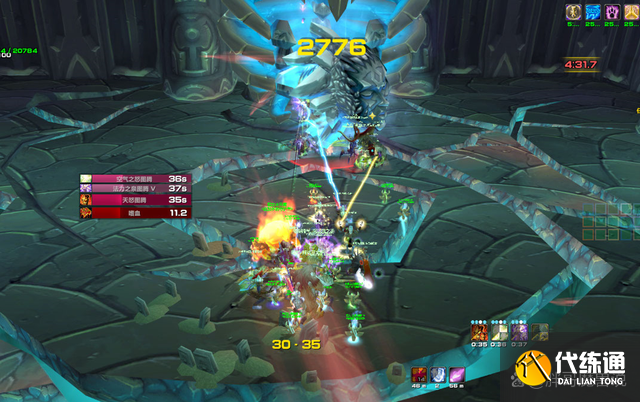
Task: Select the 嗜血 Bloodlust timer bar
Action: 135,212
